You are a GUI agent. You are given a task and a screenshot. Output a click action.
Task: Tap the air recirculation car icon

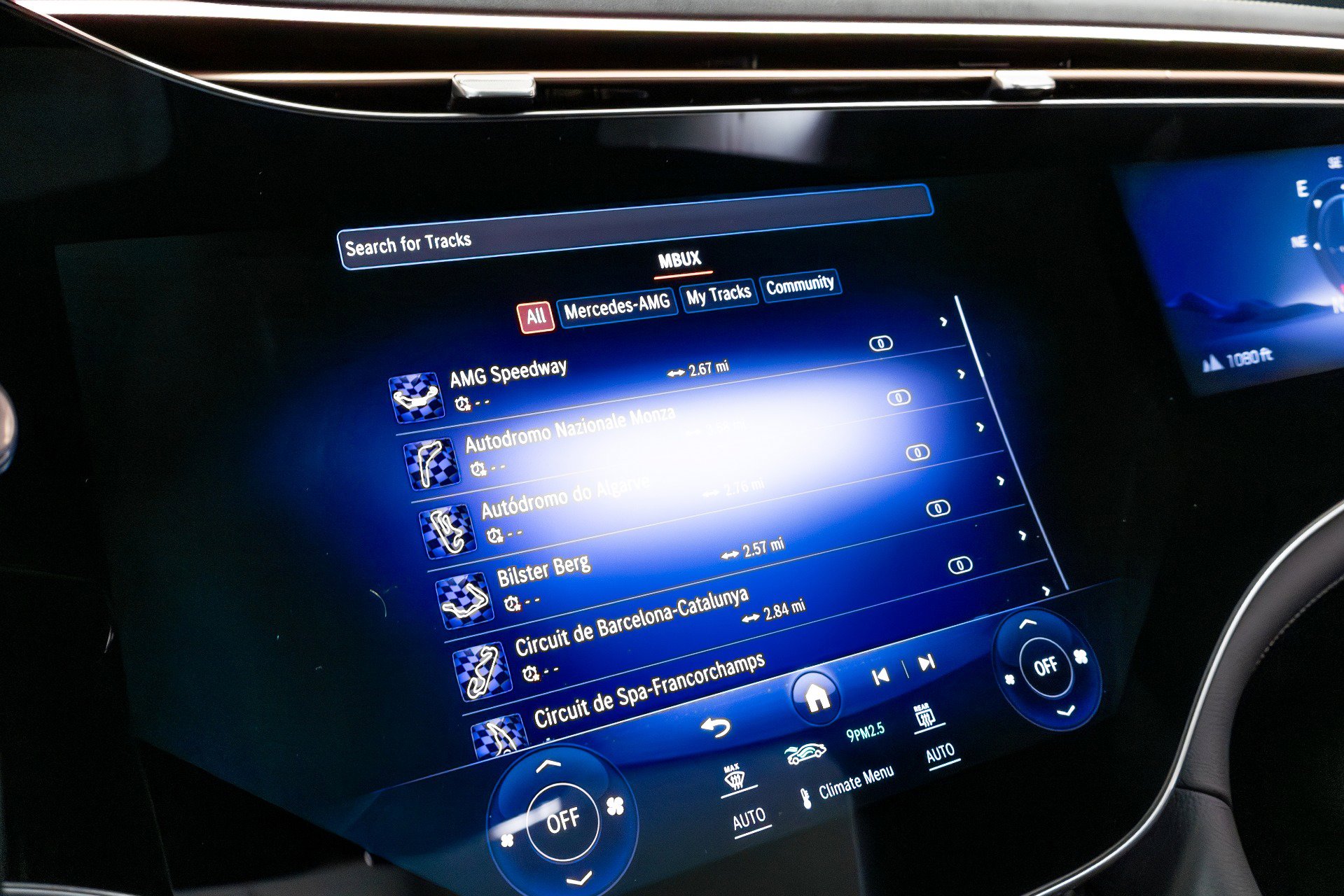pos(806,753)
